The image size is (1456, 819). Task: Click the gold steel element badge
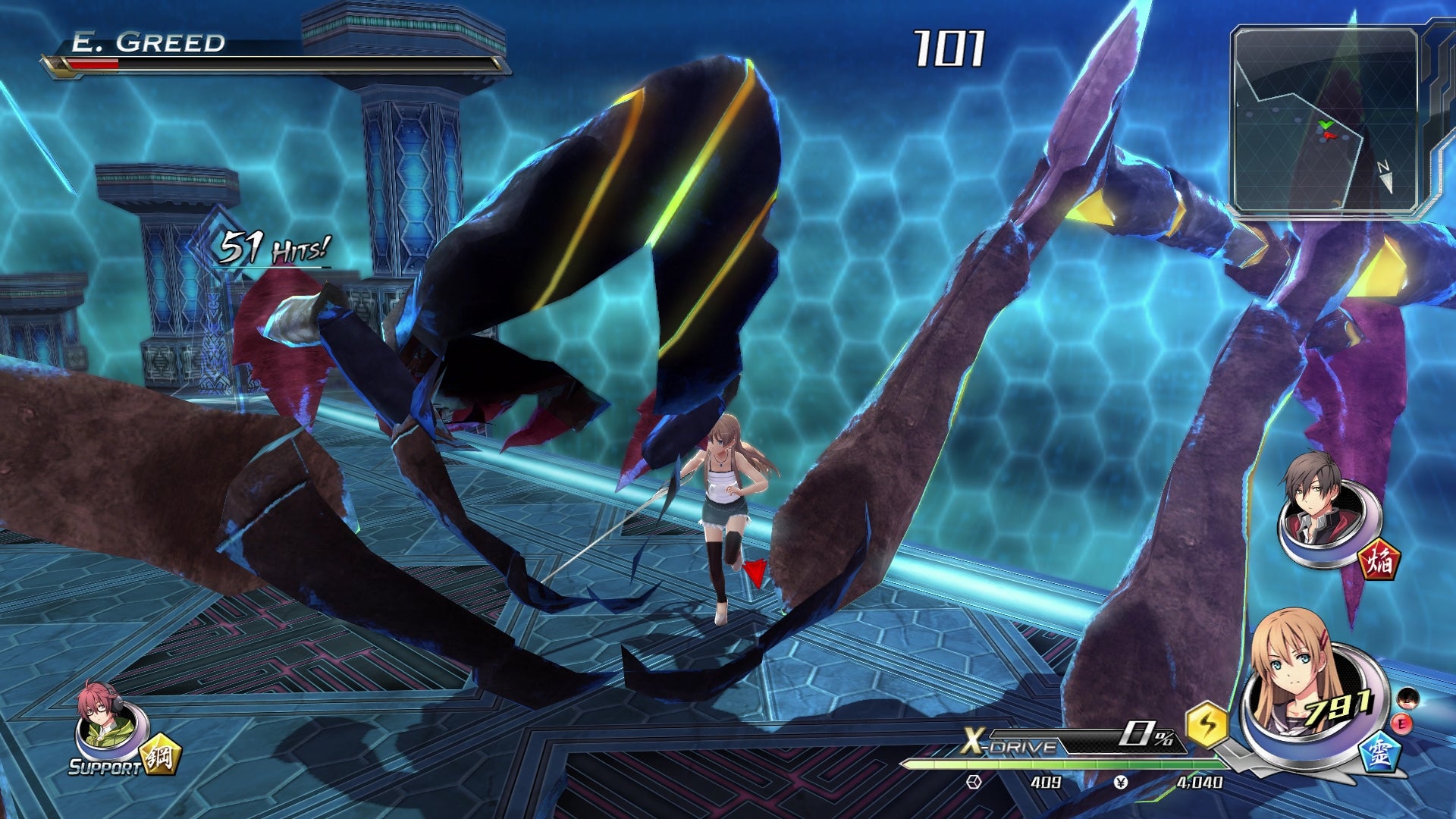tap(159, 754)
